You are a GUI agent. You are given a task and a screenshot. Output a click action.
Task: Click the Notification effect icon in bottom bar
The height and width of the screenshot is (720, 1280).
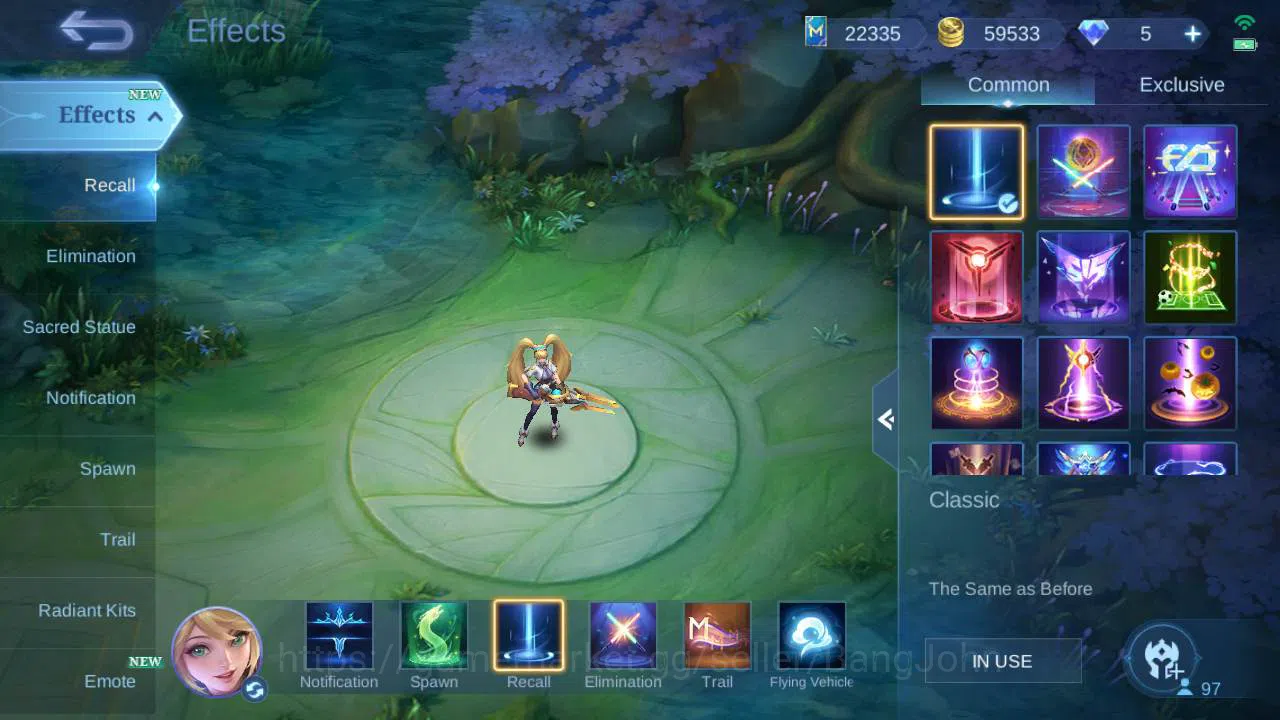339,634
